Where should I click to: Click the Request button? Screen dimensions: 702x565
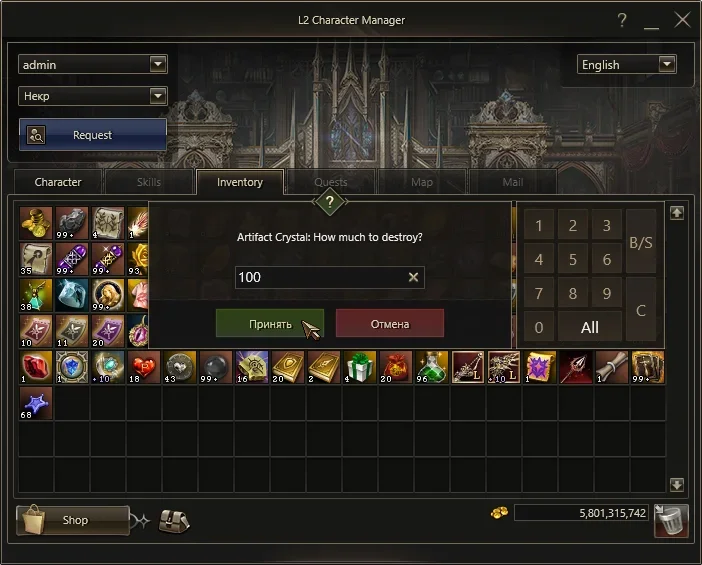point(92,135)
